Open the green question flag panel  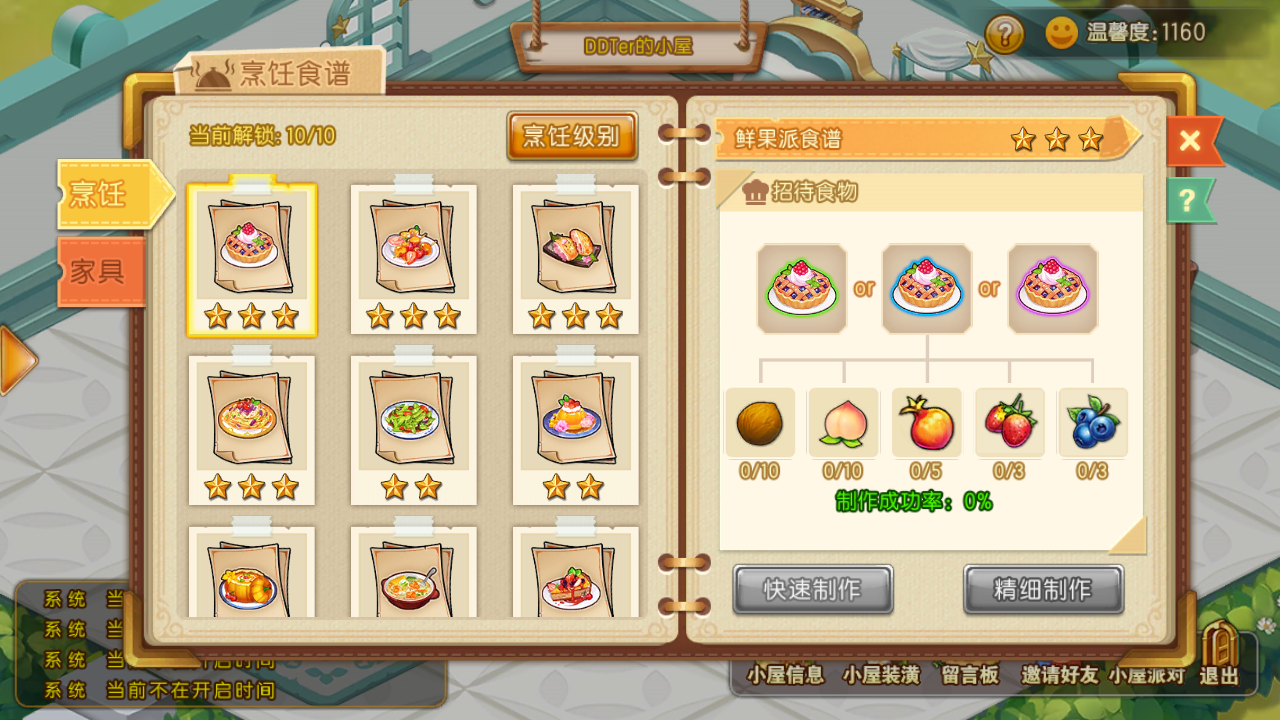click(x=1189, y=201)
